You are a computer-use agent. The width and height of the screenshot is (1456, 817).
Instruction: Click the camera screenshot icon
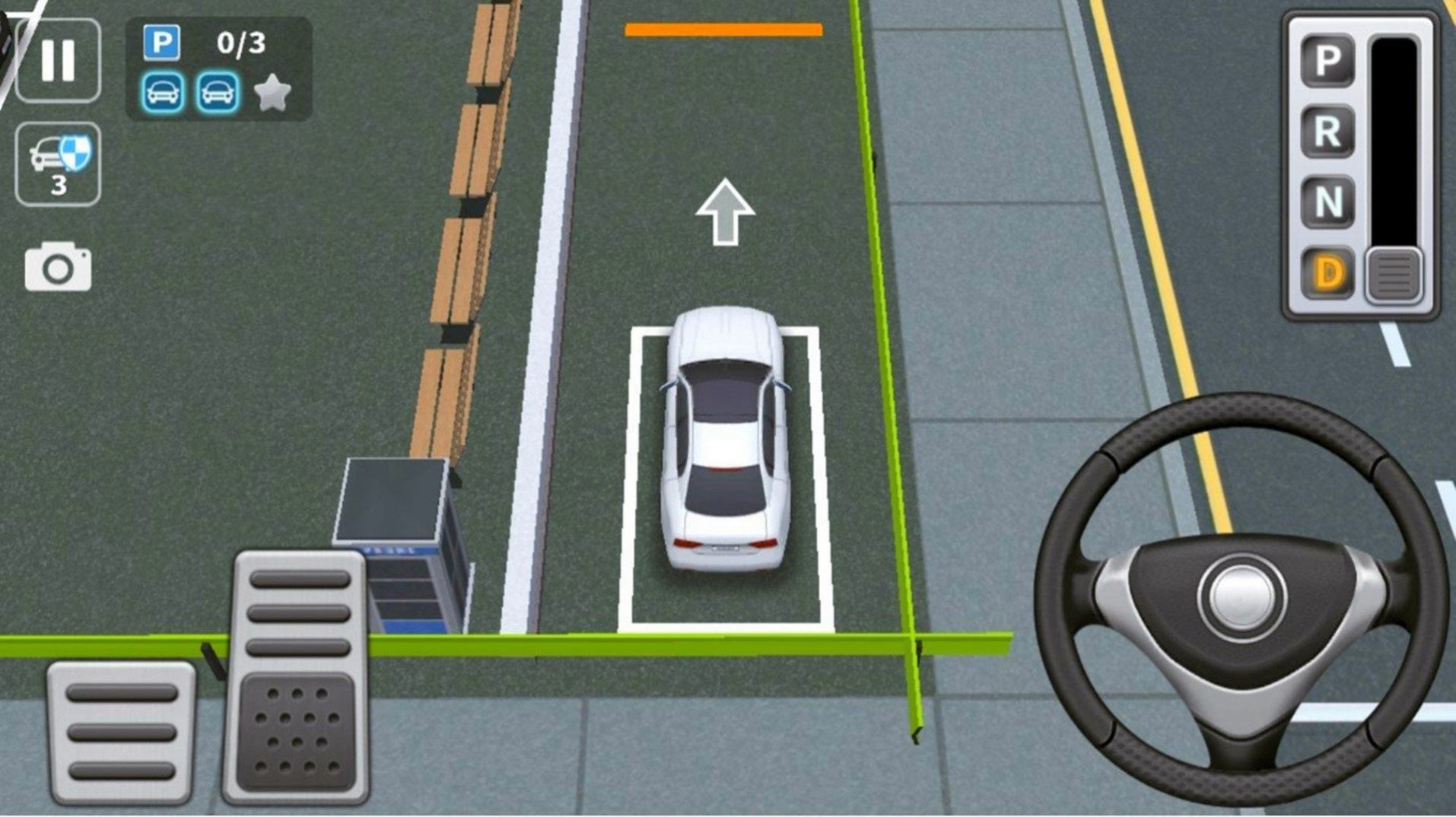(x=57, y=264)
